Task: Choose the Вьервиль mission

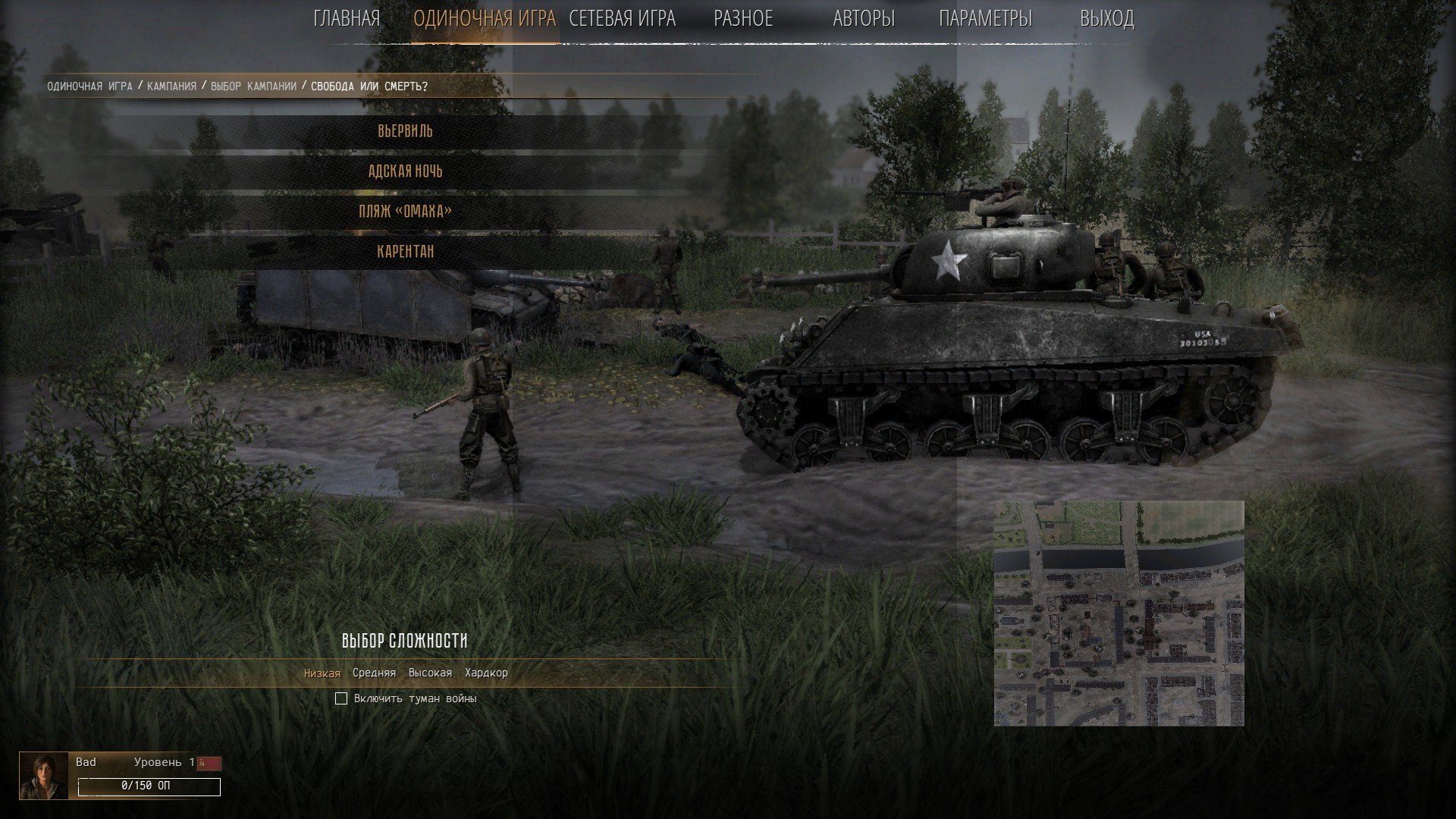Action: click(x=406, y=131)
